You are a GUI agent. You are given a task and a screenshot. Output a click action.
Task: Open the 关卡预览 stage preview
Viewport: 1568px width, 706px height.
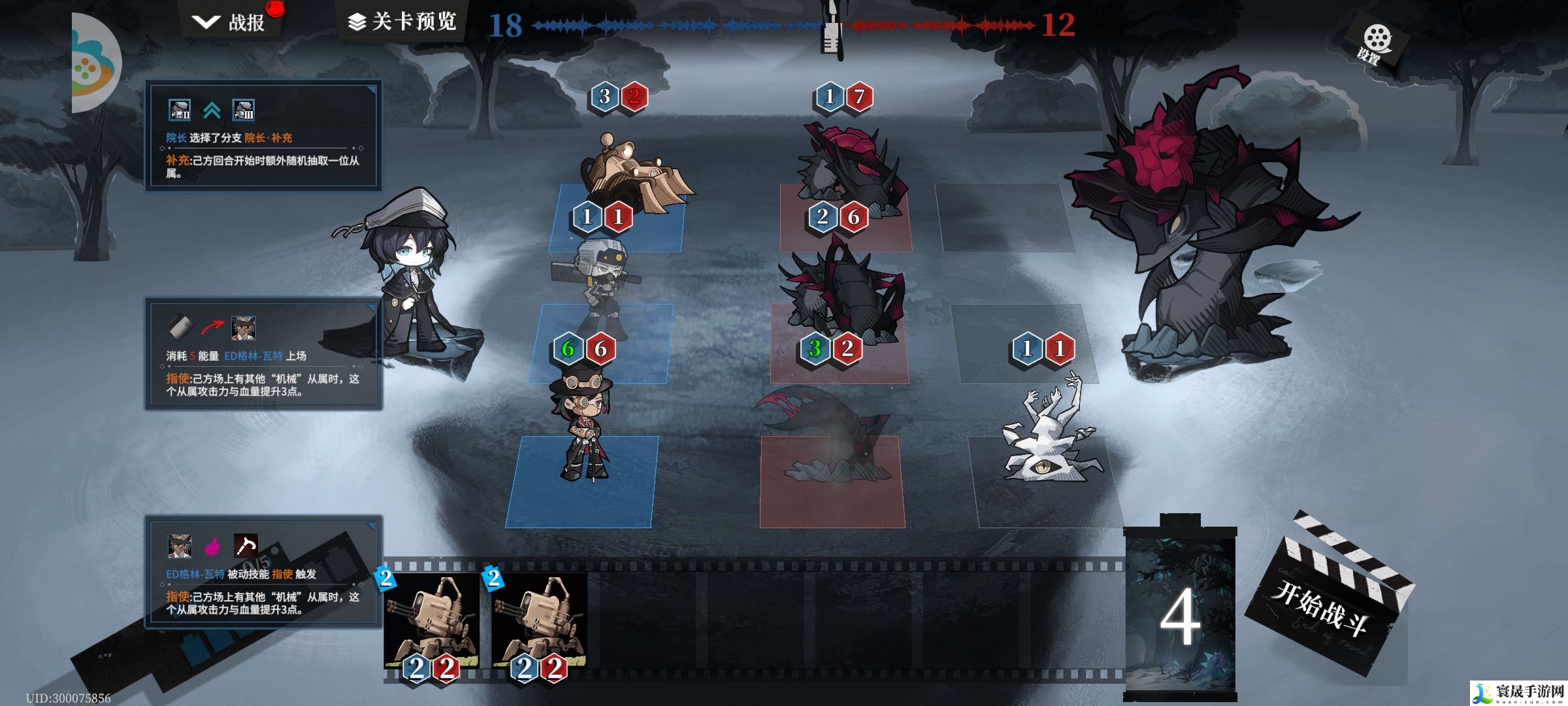pos(402,22)
